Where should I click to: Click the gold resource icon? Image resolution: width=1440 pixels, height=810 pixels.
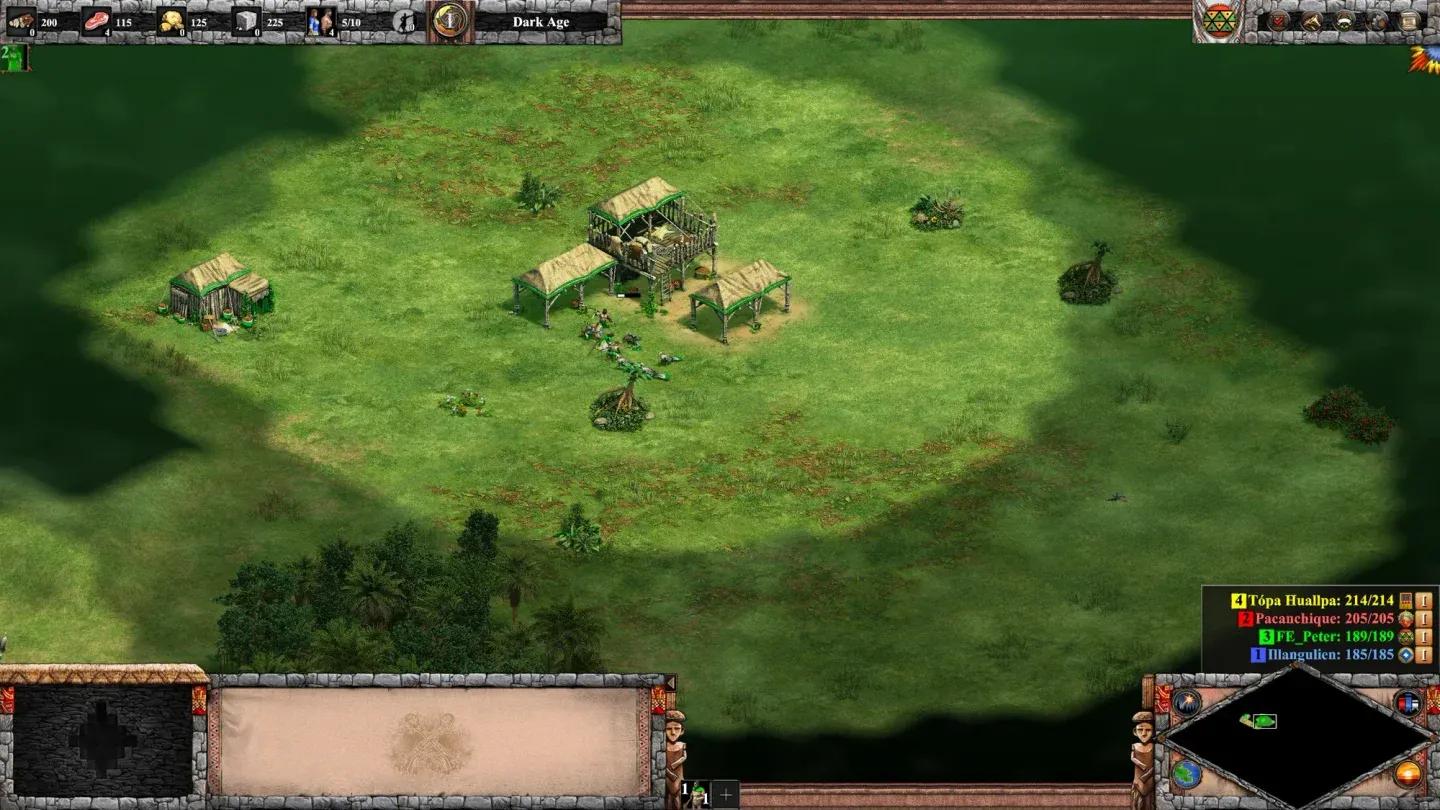(170, 21)
